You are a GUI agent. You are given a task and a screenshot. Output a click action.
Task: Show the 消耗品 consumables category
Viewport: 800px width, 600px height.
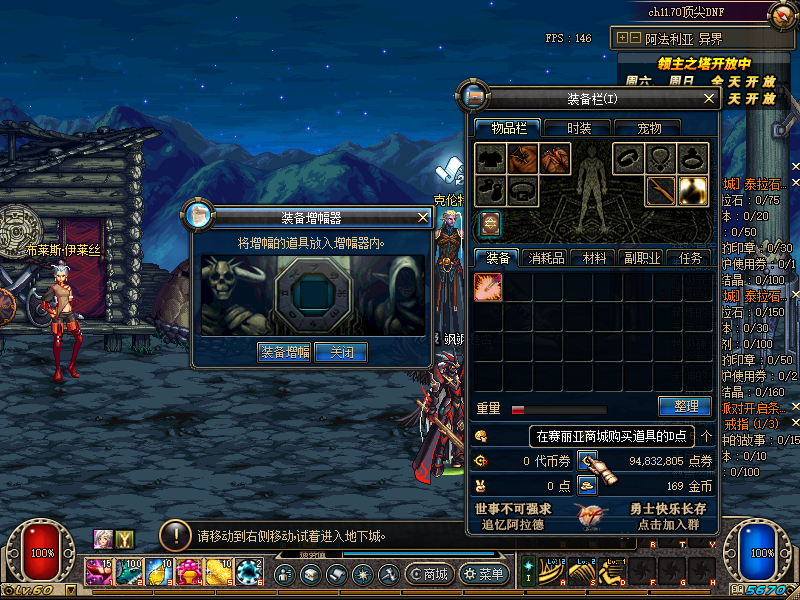pos(546,258)
